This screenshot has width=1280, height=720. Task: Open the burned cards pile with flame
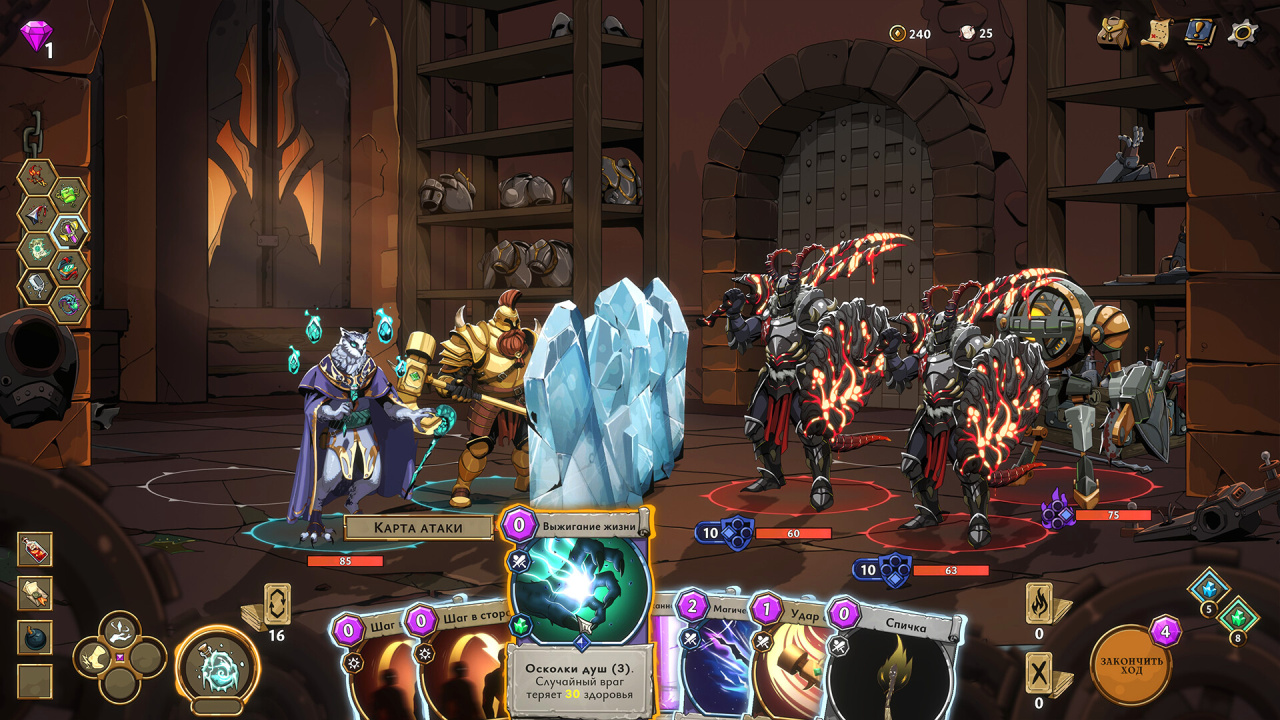click(x=1039, y=603)
